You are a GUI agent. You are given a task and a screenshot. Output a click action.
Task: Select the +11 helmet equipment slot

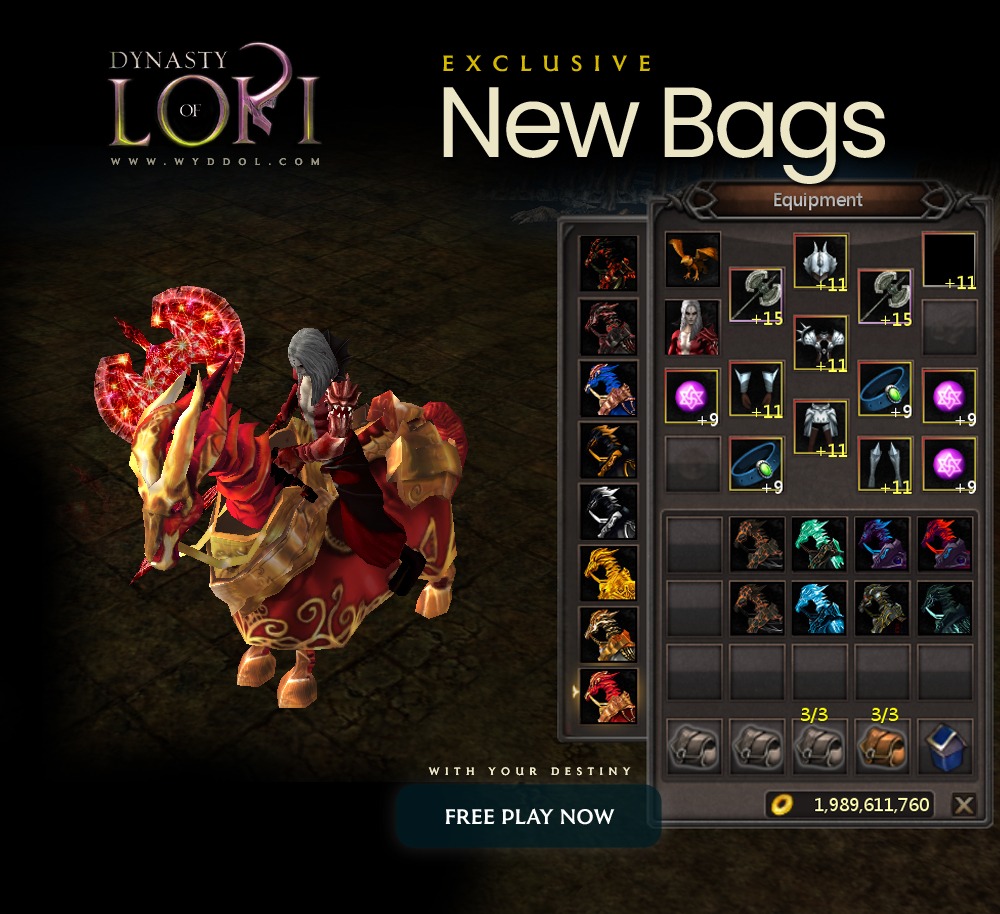tap(821, 260)
